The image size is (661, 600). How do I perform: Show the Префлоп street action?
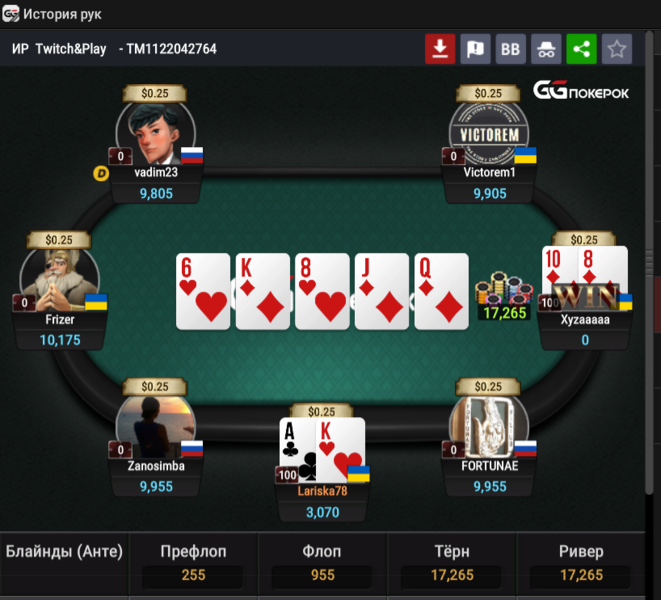pyautogui.click(x=193, y=564)
